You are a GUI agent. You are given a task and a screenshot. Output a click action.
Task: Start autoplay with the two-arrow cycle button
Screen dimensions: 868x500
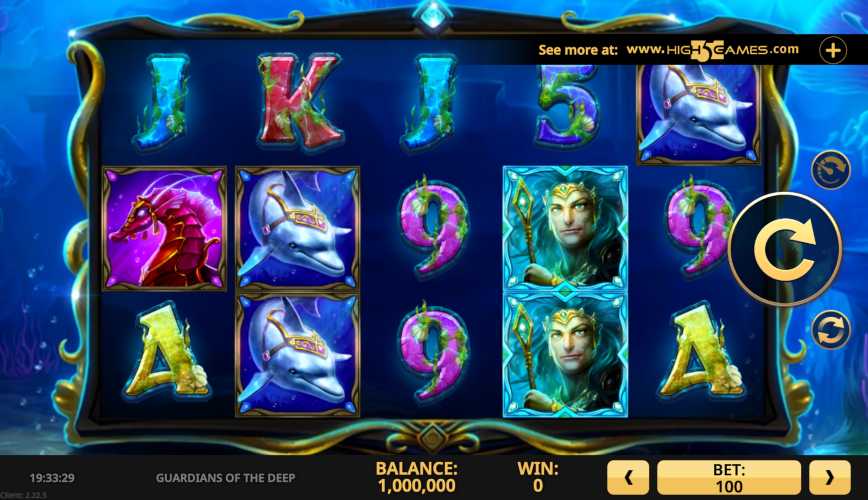(830, 329)
